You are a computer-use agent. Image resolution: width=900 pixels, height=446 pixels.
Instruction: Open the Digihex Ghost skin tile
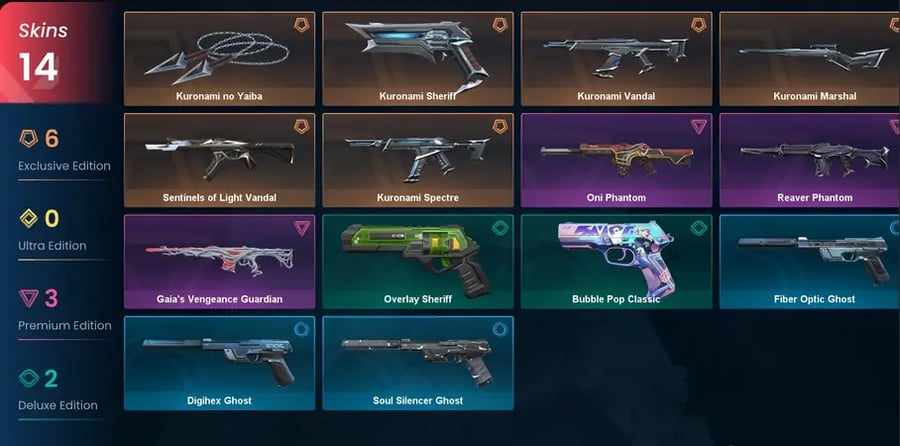[219, 363]
